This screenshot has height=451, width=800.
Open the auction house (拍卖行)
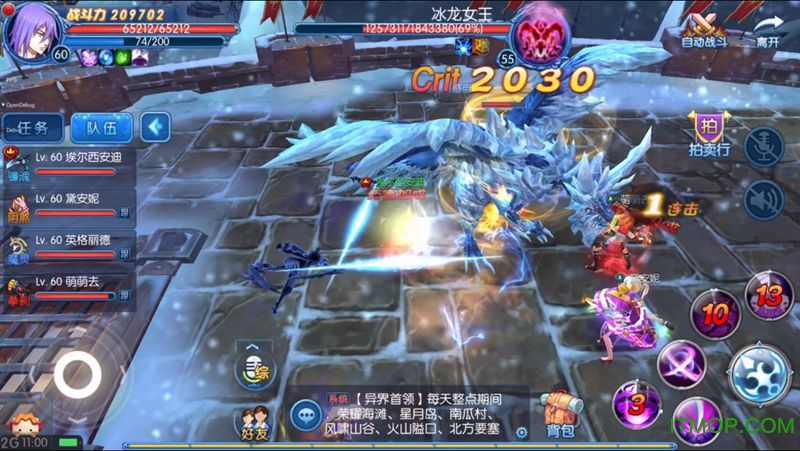[x=708, y=134]
